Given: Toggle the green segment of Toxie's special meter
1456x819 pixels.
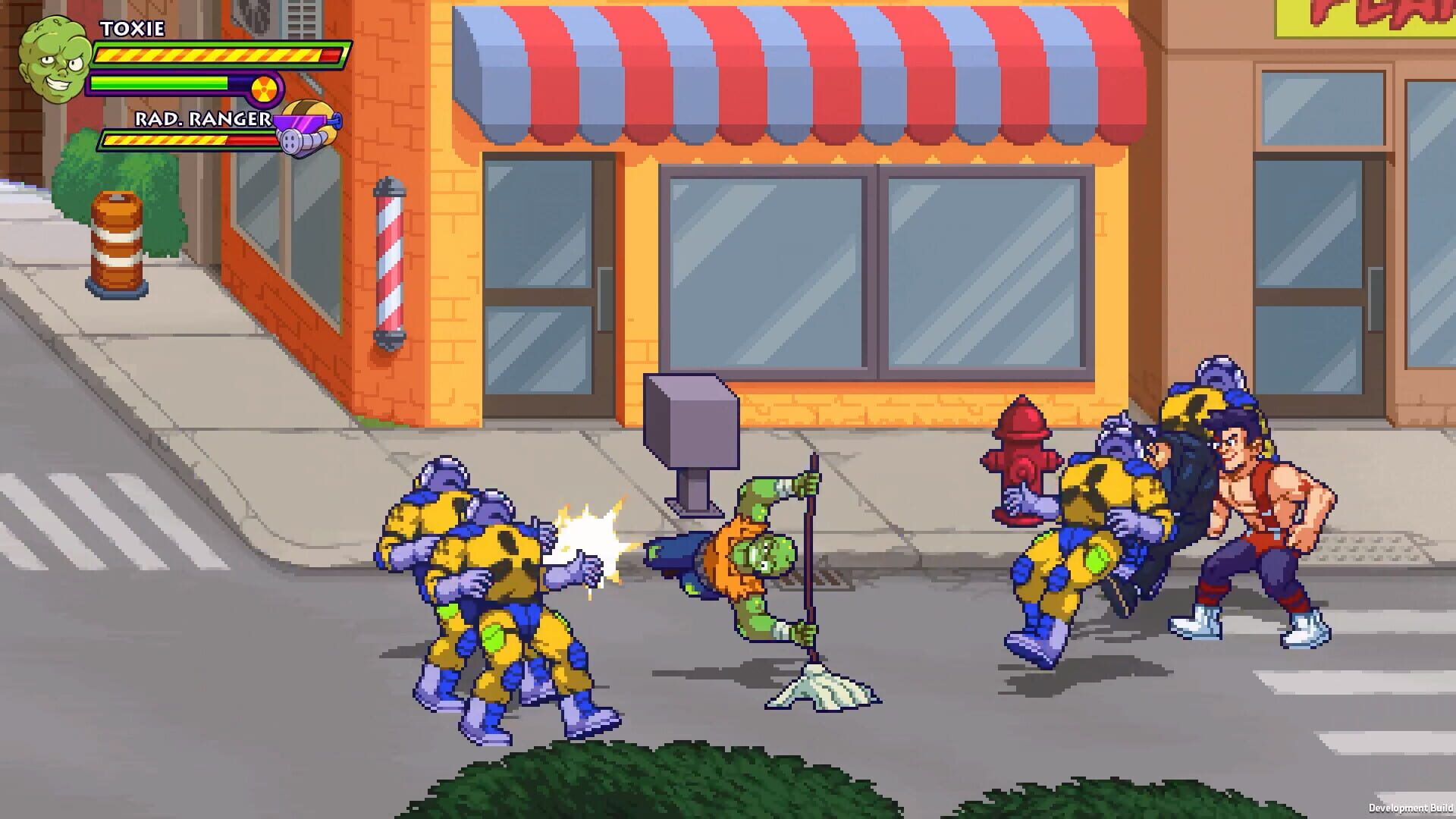Looking at the screenshot, I should tap(159, 82).
